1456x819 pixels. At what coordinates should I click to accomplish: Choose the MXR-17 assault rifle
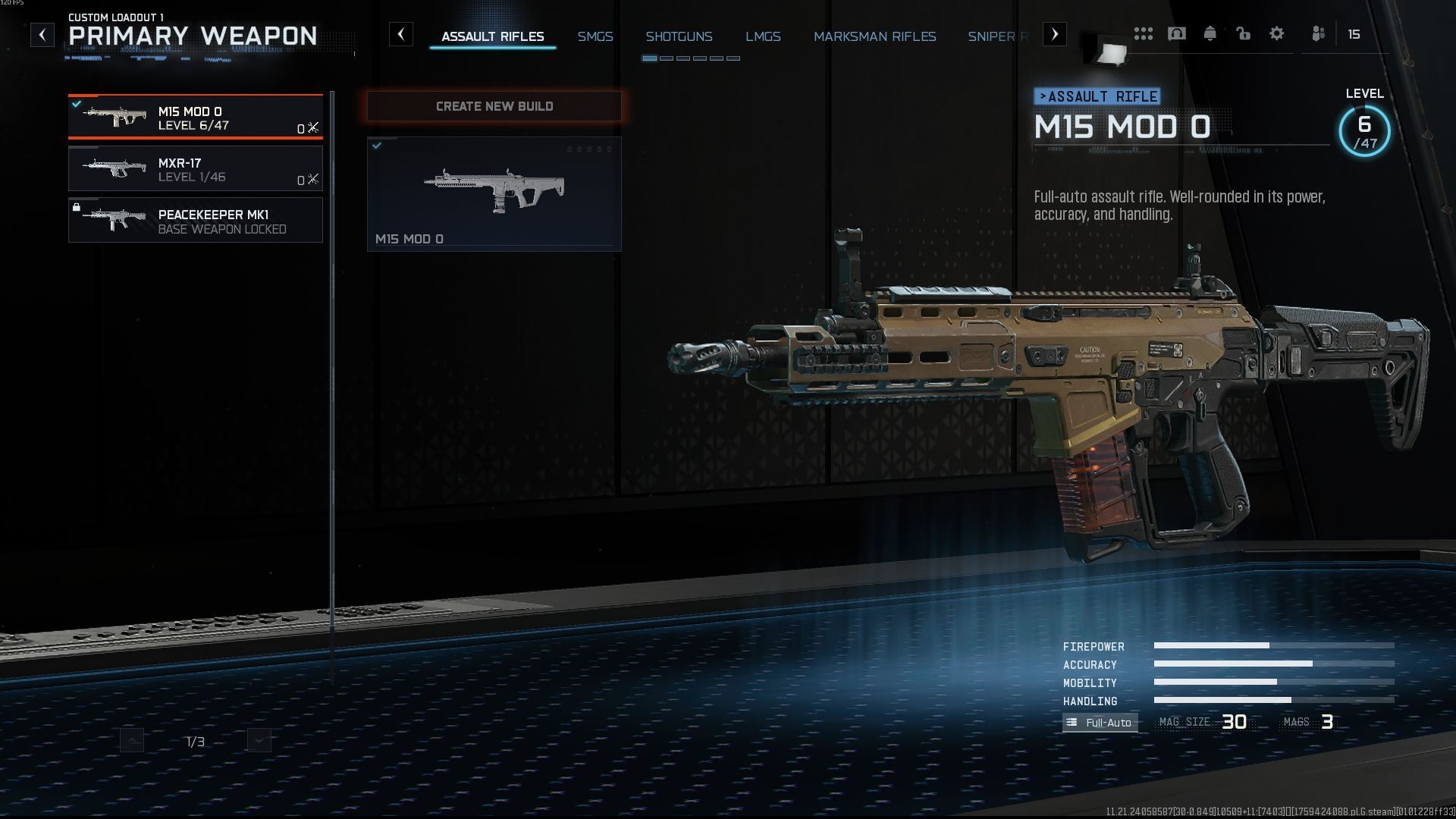196,169
